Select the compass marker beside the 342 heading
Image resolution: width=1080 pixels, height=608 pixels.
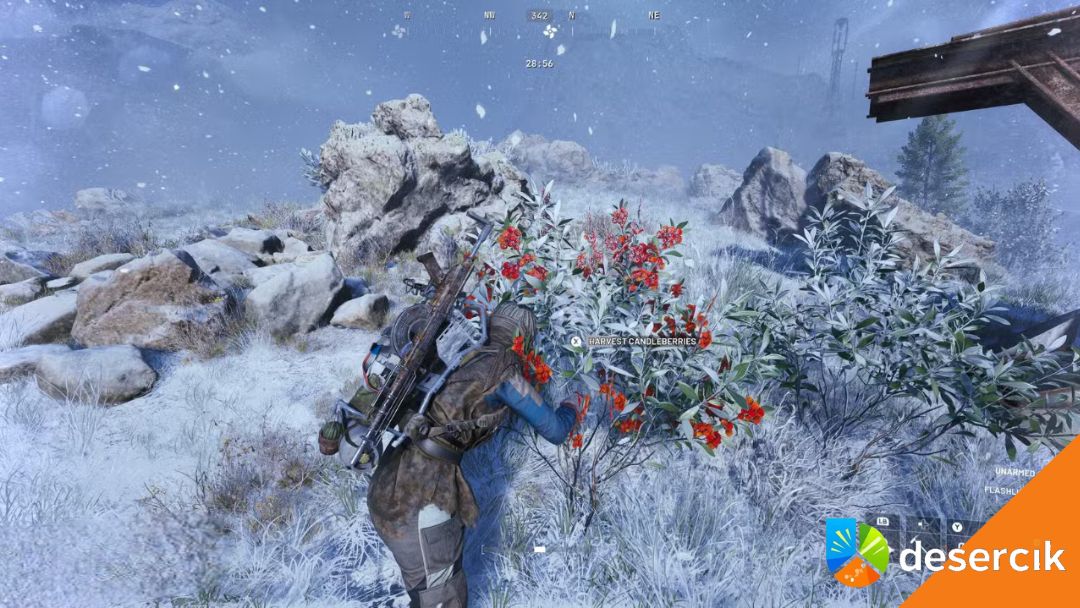click(x=548, y=31)
